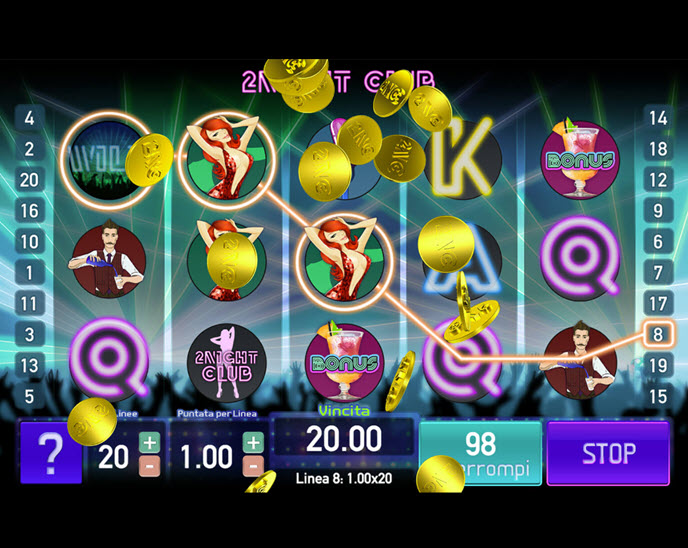
Task: Decrease the number of lines
Action: [x=150, y=466]
